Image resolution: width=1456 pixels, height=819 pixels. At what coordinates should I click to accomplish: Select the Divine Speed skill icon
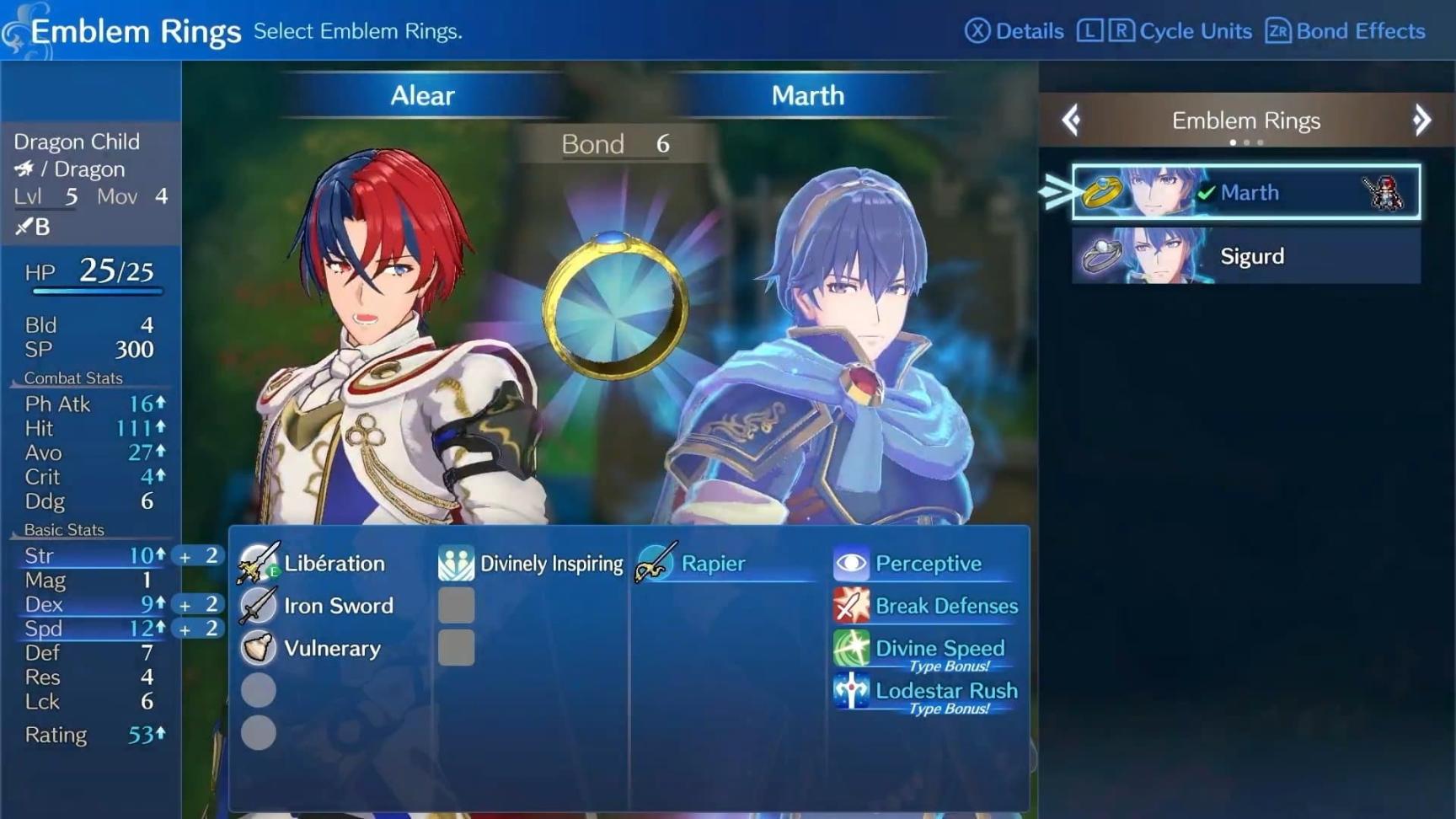tap(851, 648)
